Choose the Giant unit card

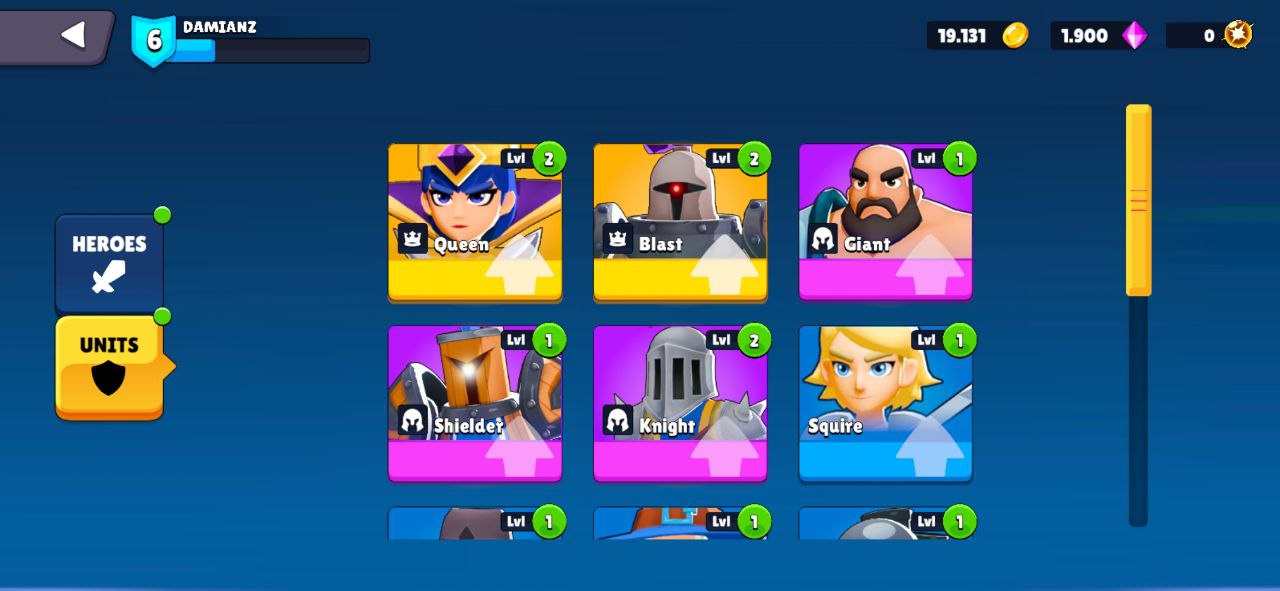[x=885, y=221]
